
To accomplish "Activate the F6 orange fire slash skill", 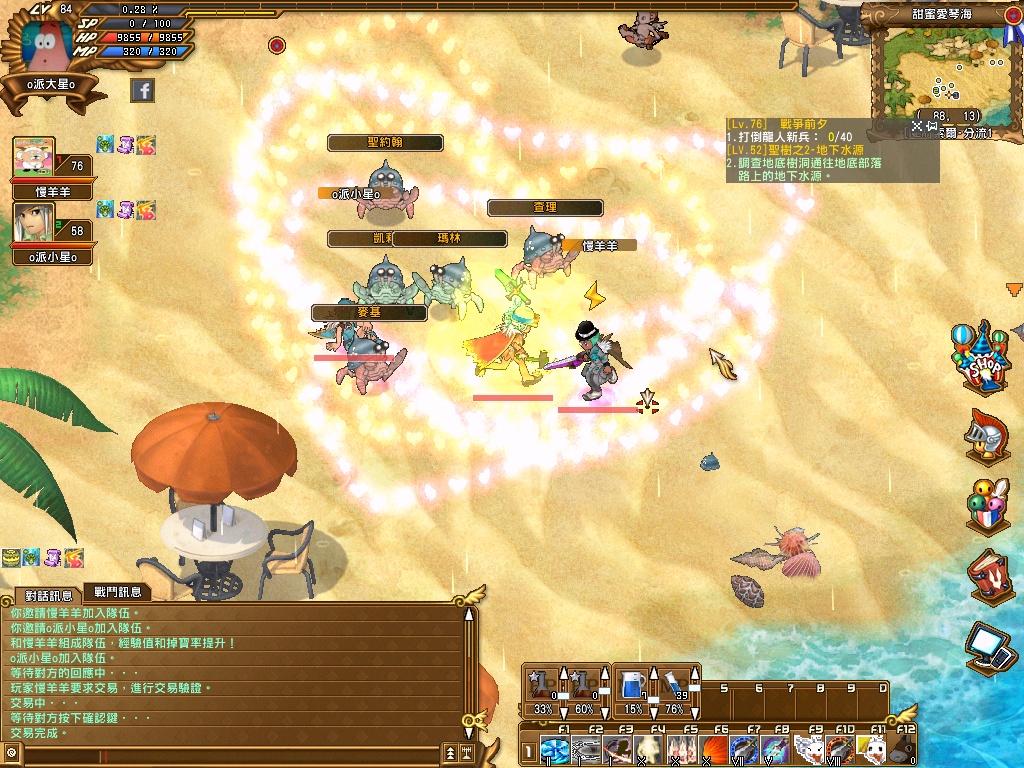I will [x=712, y=750].
